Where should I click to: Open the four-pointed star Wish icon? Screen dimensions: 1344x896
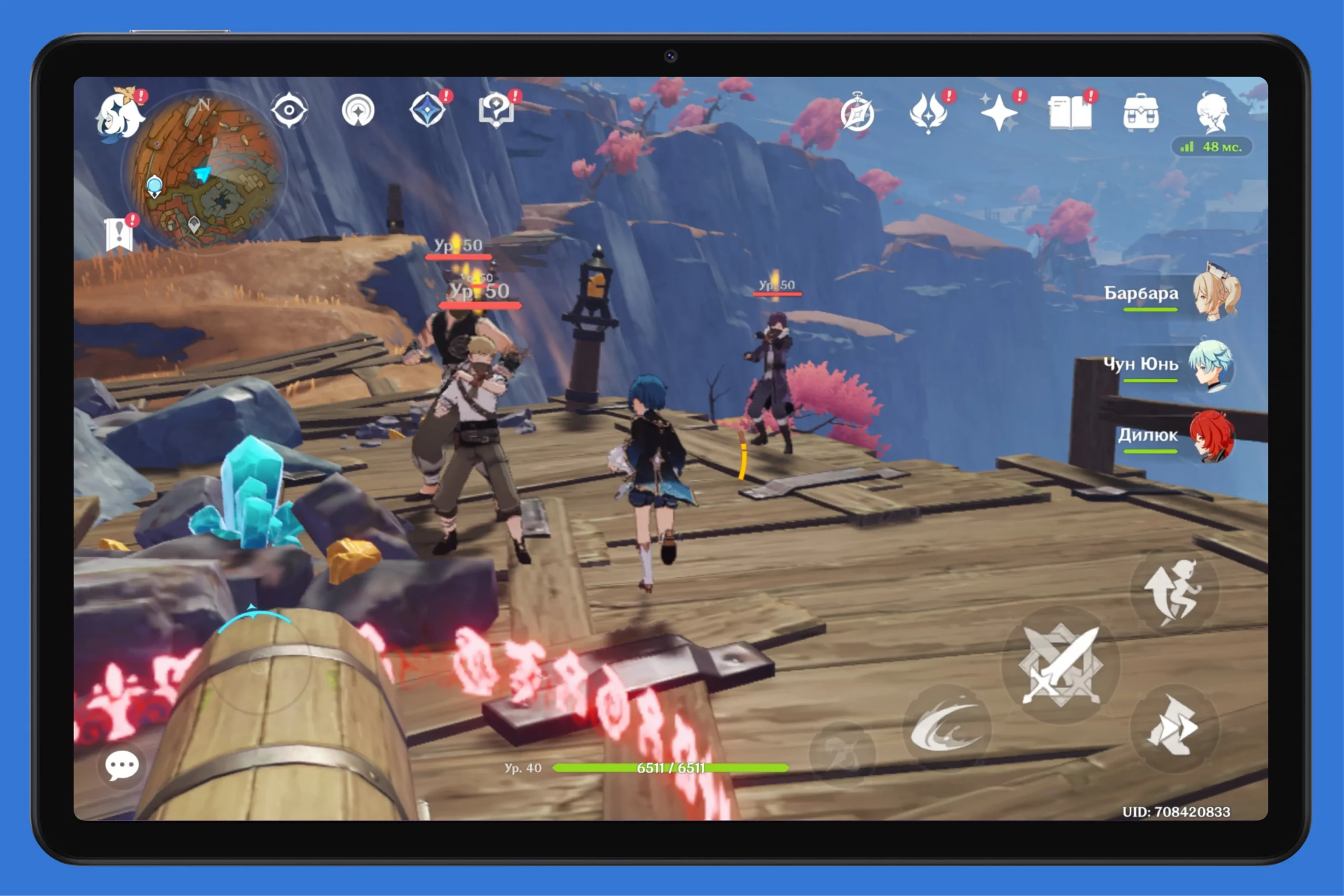999,112
